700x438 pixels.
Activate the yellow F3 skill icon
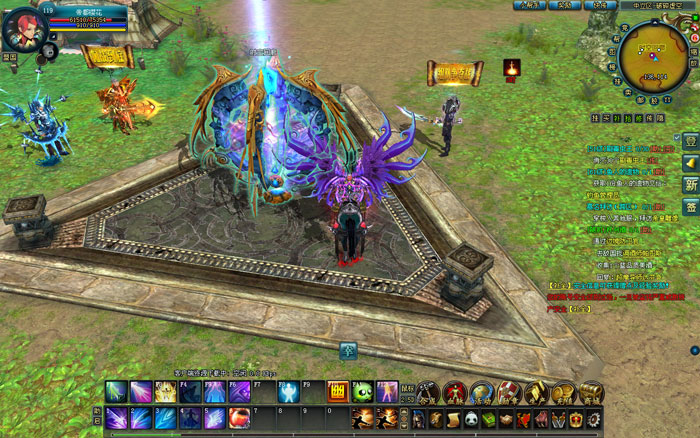pos(164,392)
